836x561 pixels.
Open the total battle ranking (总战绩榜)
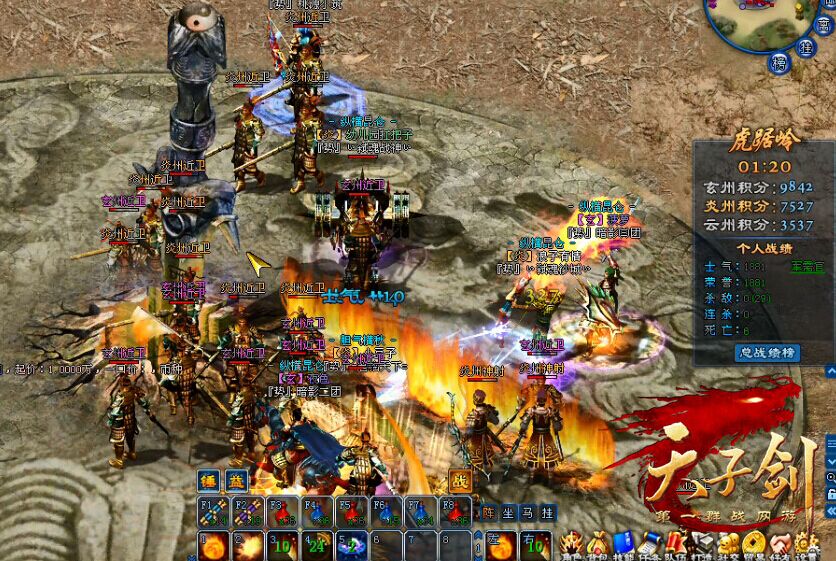[766, 352]
